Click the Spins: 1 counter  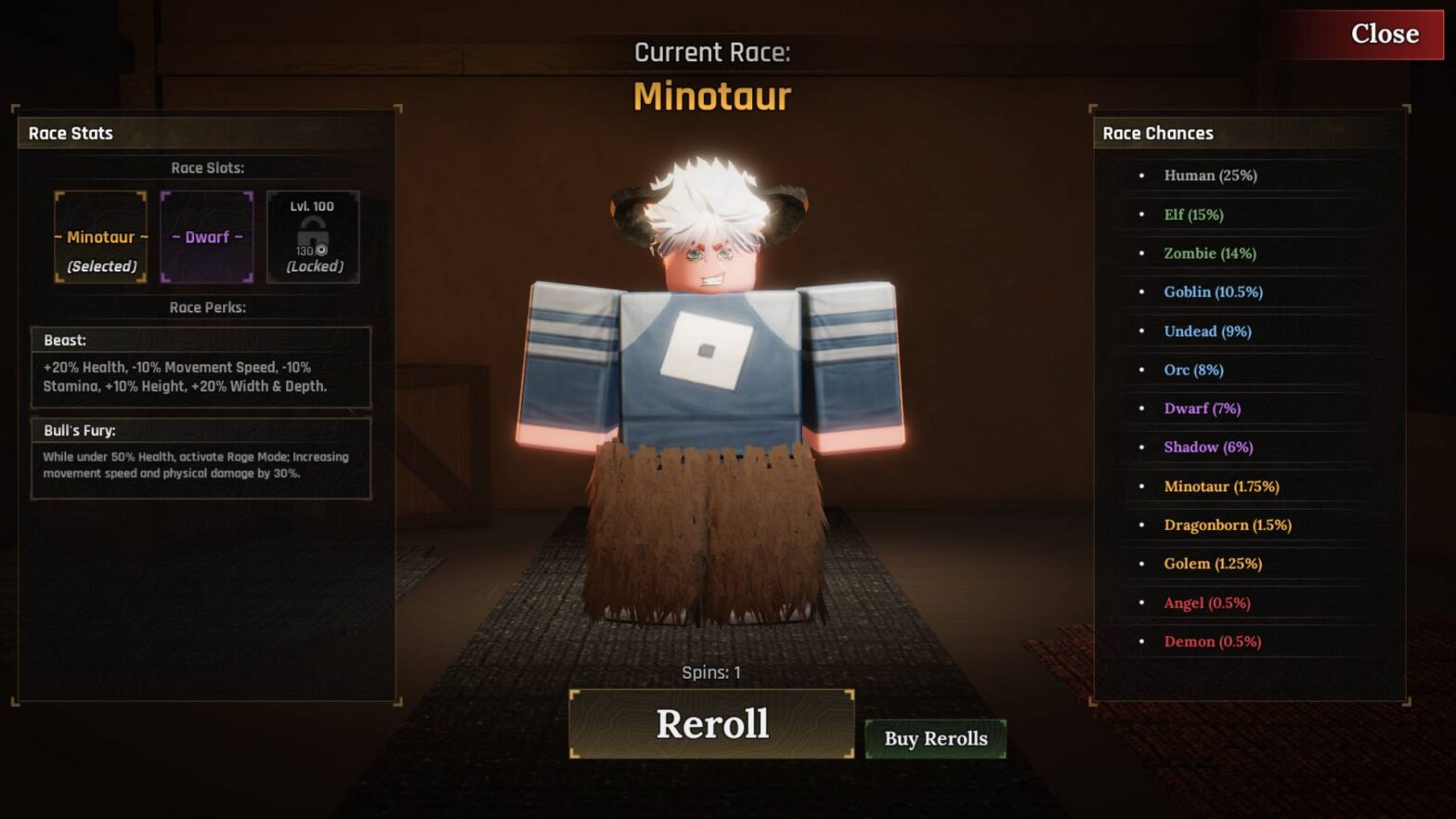[x=711, y=671]
